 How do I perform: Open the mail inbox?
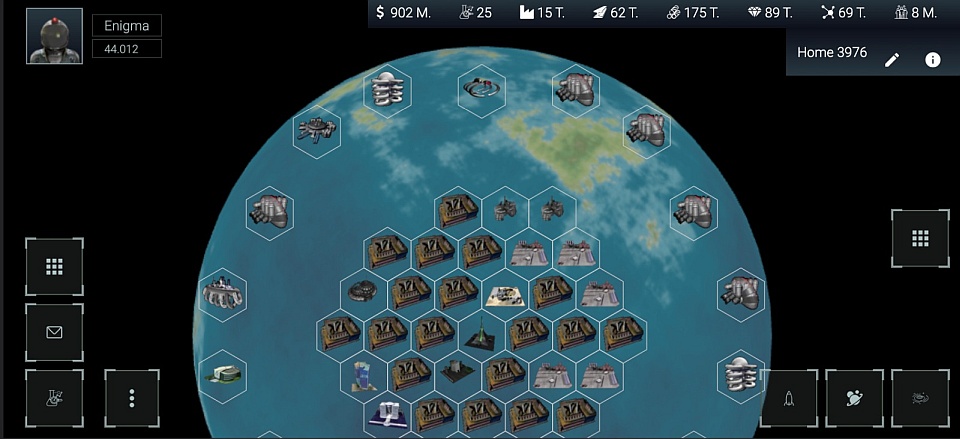click(54, 332)
